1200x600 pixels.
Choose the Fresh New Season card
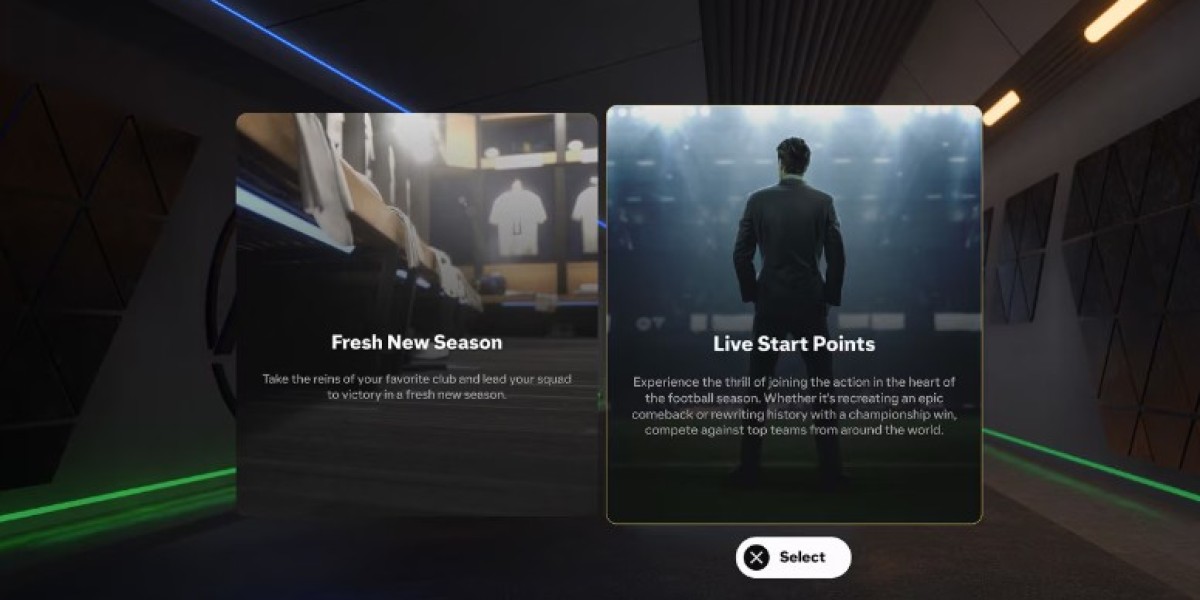[x=416, y=315]
